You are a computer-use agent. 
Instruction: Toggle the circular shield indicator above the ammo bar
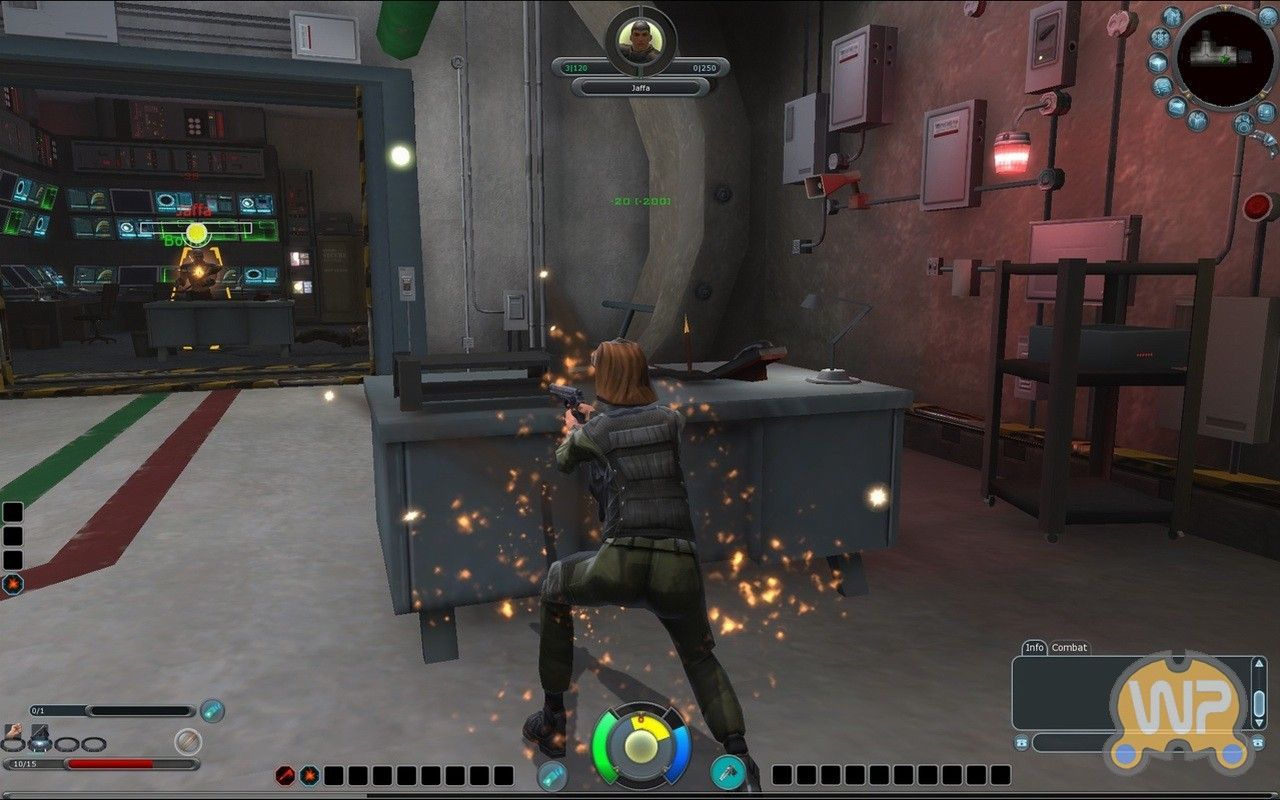click(187, 742)
